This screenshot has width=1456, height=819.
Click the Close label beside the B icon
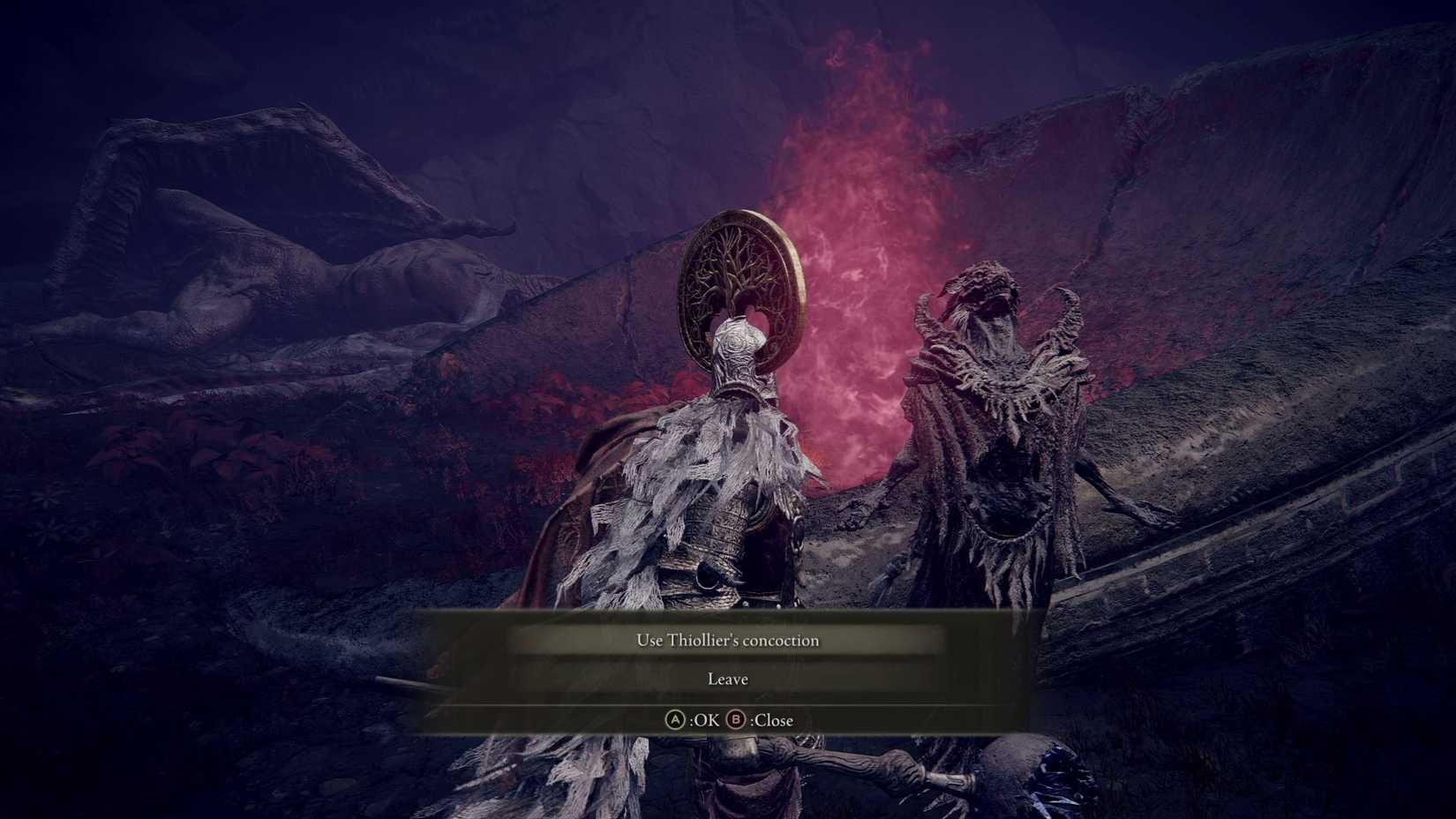point(770,720)
